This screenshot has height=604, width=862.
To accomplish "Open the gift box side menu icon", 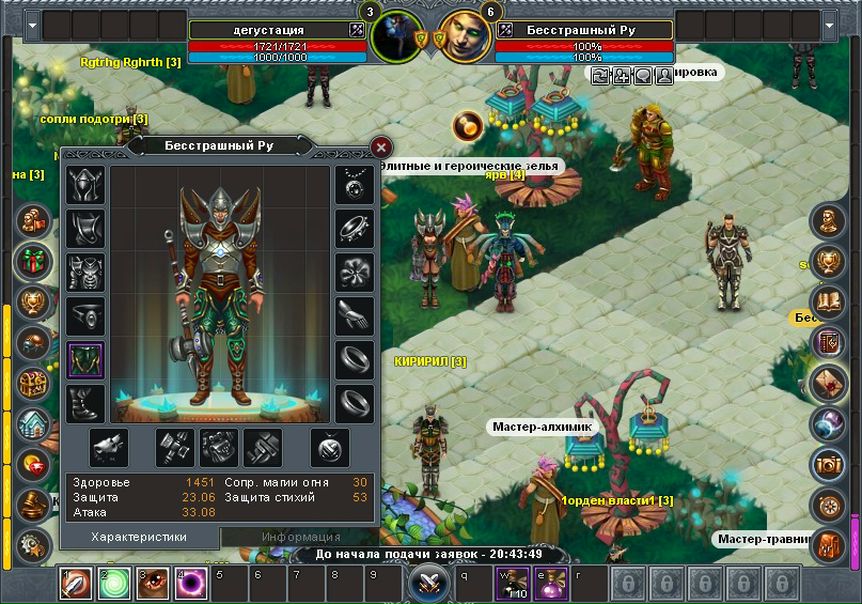I will pos(35,259).
